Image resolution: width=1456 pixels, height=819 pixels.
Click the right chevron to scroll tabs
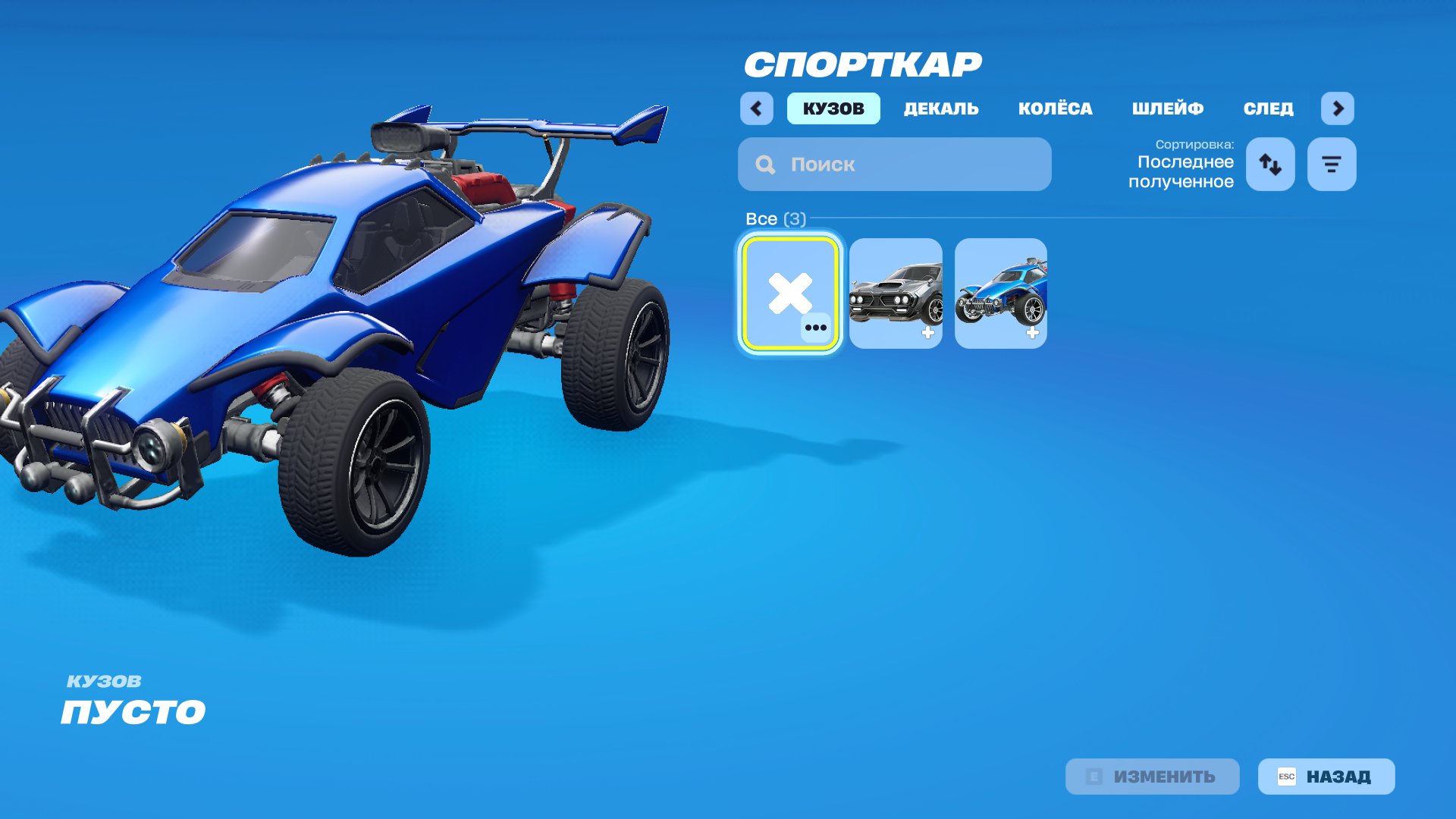(1338, 108)
